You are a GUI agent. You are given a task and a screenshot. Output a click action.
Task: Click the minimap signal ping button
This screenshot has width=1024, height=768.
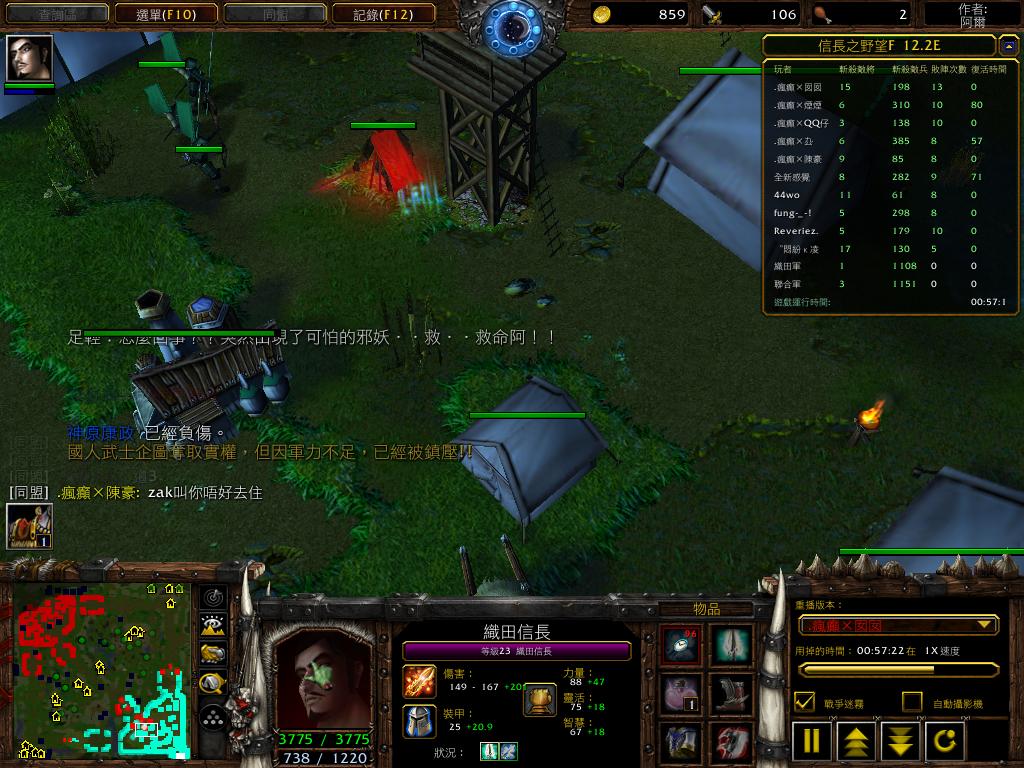[x=213, y=598]
